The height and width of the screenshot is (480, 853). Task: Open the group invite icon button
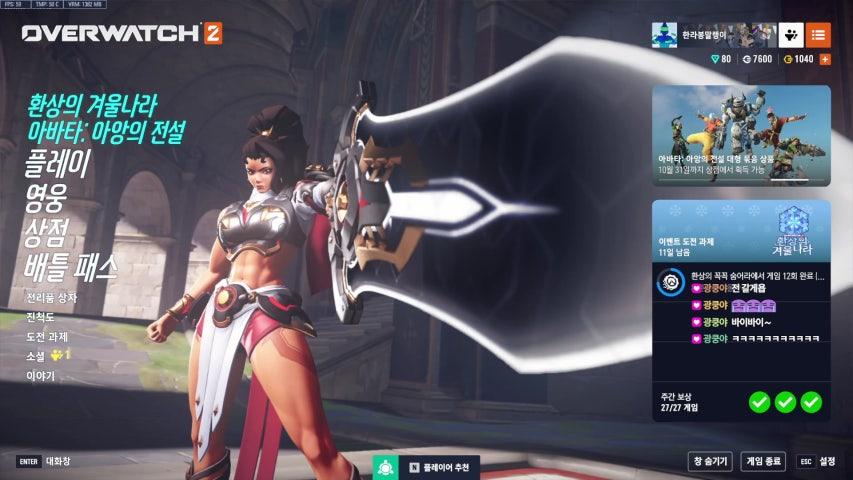point(791,35)
